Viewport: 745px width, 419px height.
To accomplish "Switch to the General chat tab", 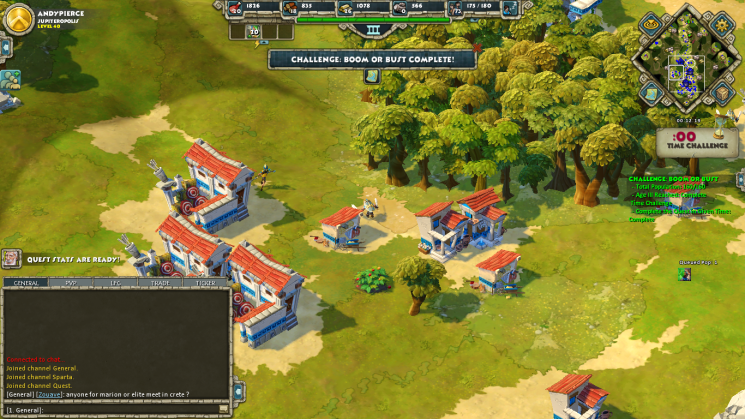I will pyautogui.click(x=26, y=283).
